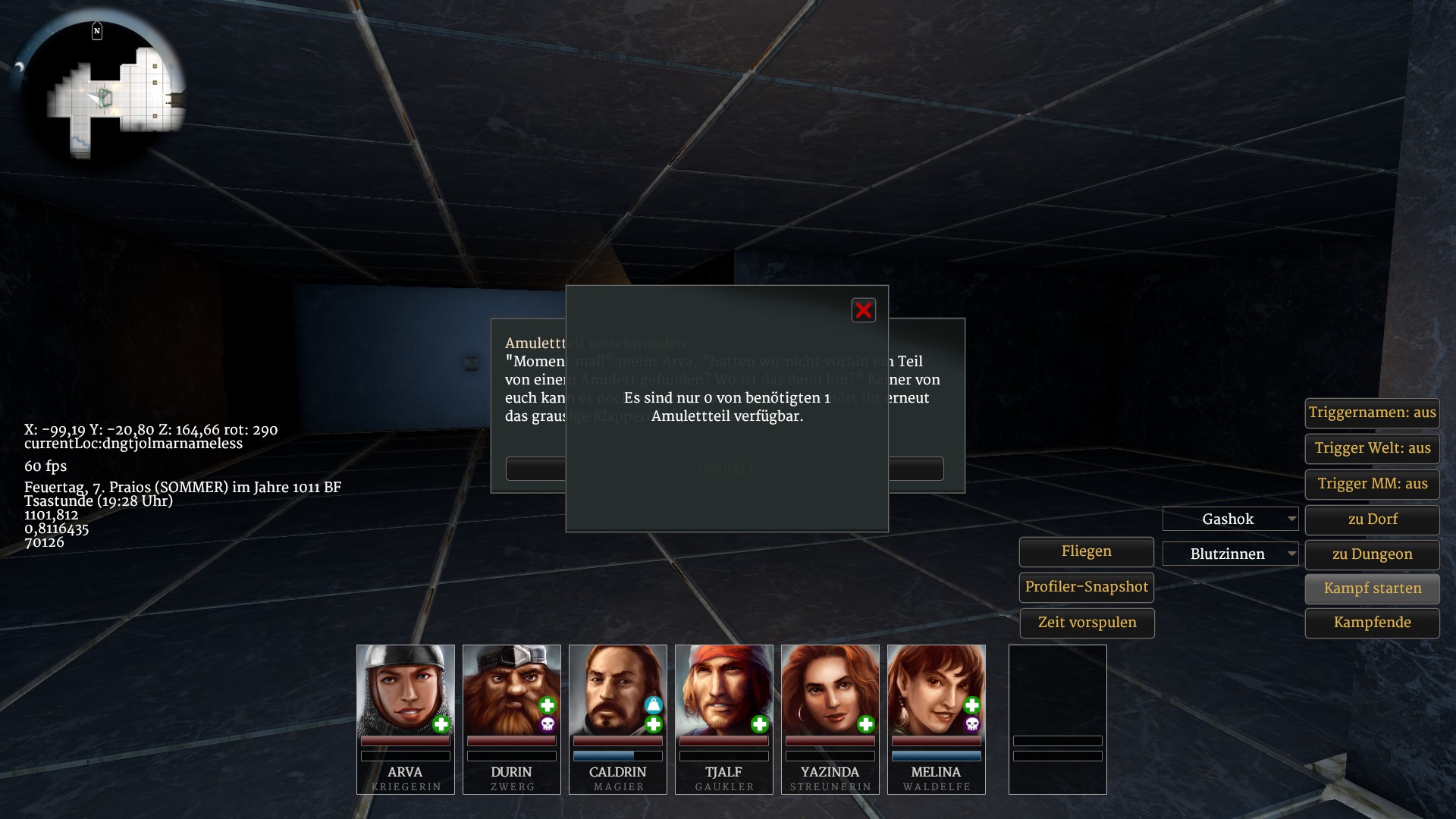Select Yazinda the Streunerin portrait
Image resolution: width=1456 pixels, height=819 pixels.
[x=830, y=690]
